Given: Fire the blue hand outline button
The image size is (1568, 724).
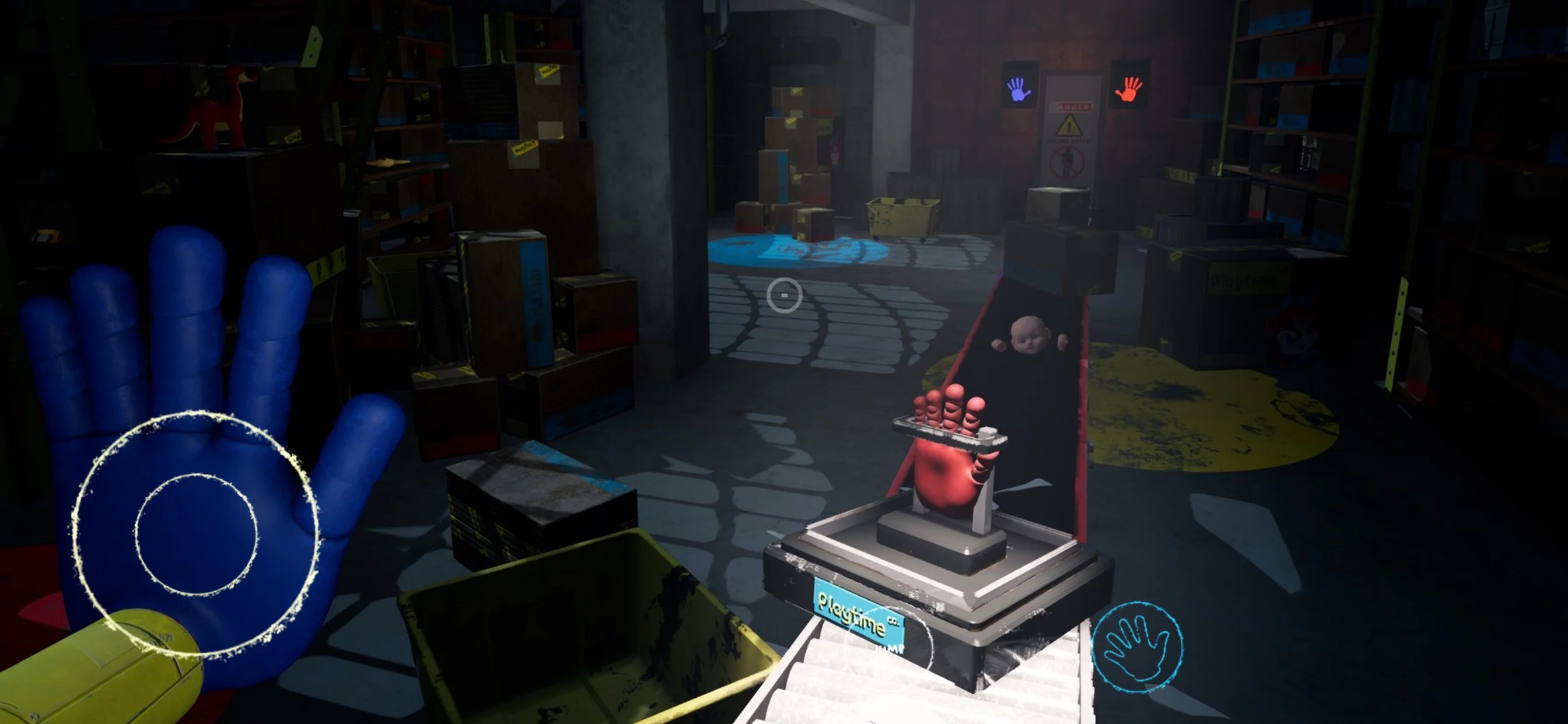Looking at the screenshot, I should (x=1137, y=647).
